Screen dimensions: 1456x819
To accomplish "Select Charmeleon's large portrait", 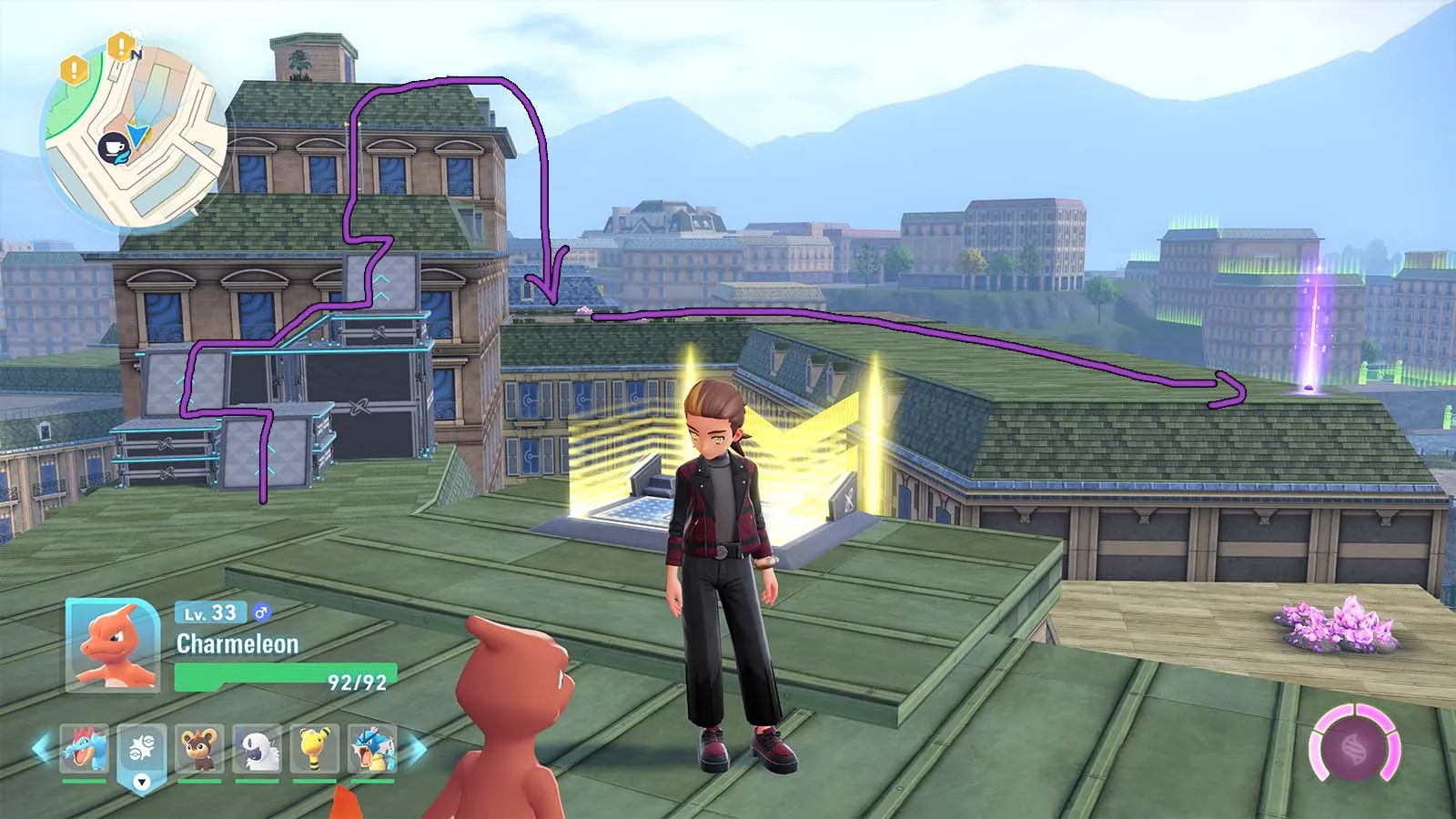I will pyautogui.click(x=113, y=644).
